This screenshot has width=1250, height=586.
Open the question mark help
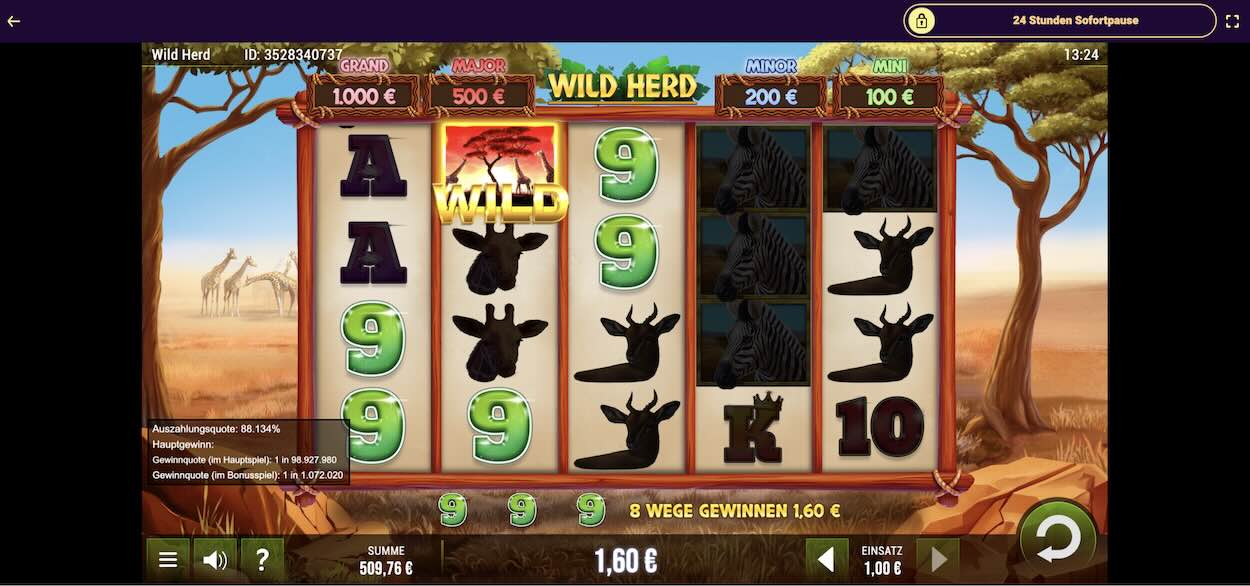click(262, 560)
